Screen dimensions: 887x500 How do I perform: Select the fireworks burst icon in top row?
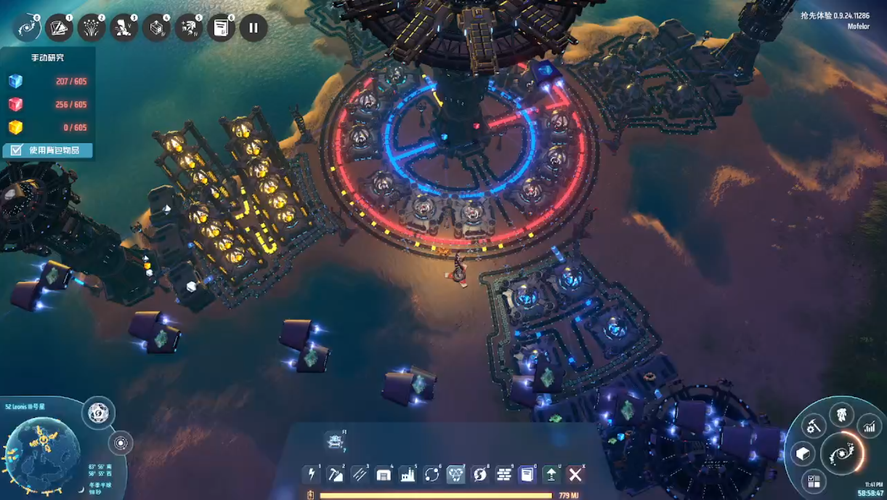(91, 27)
